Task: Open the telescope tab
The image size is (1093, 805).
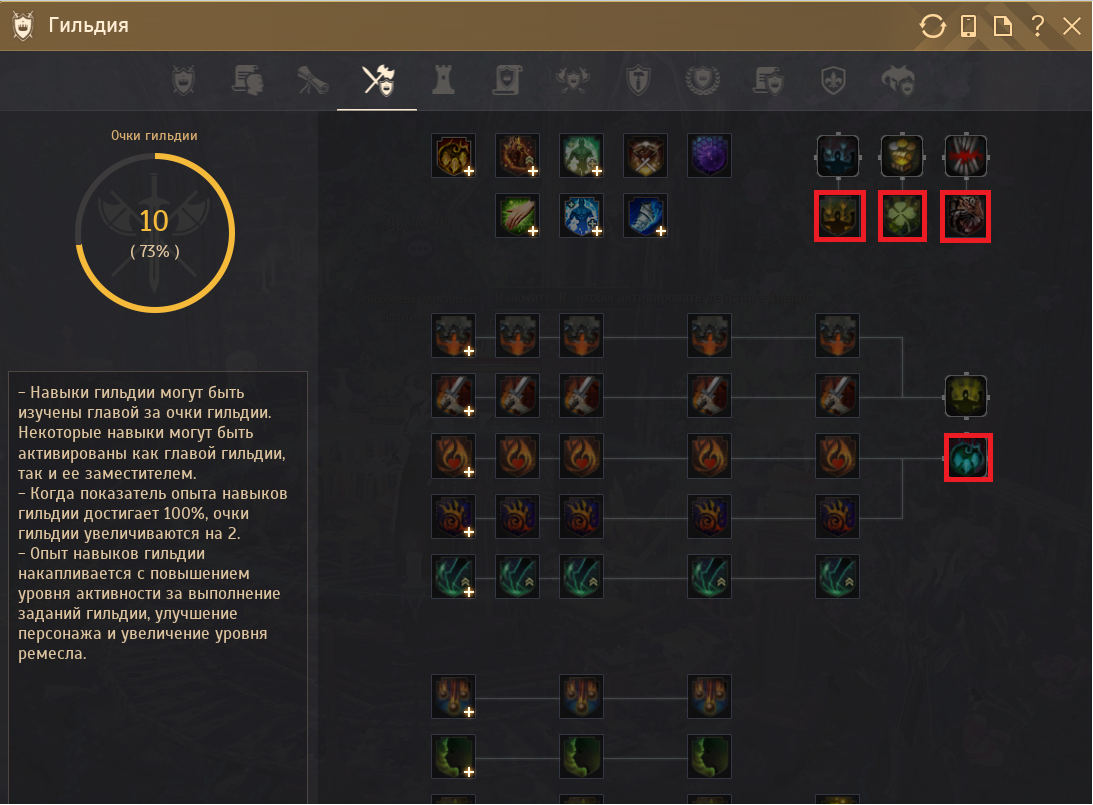Action: coord(313,80)
